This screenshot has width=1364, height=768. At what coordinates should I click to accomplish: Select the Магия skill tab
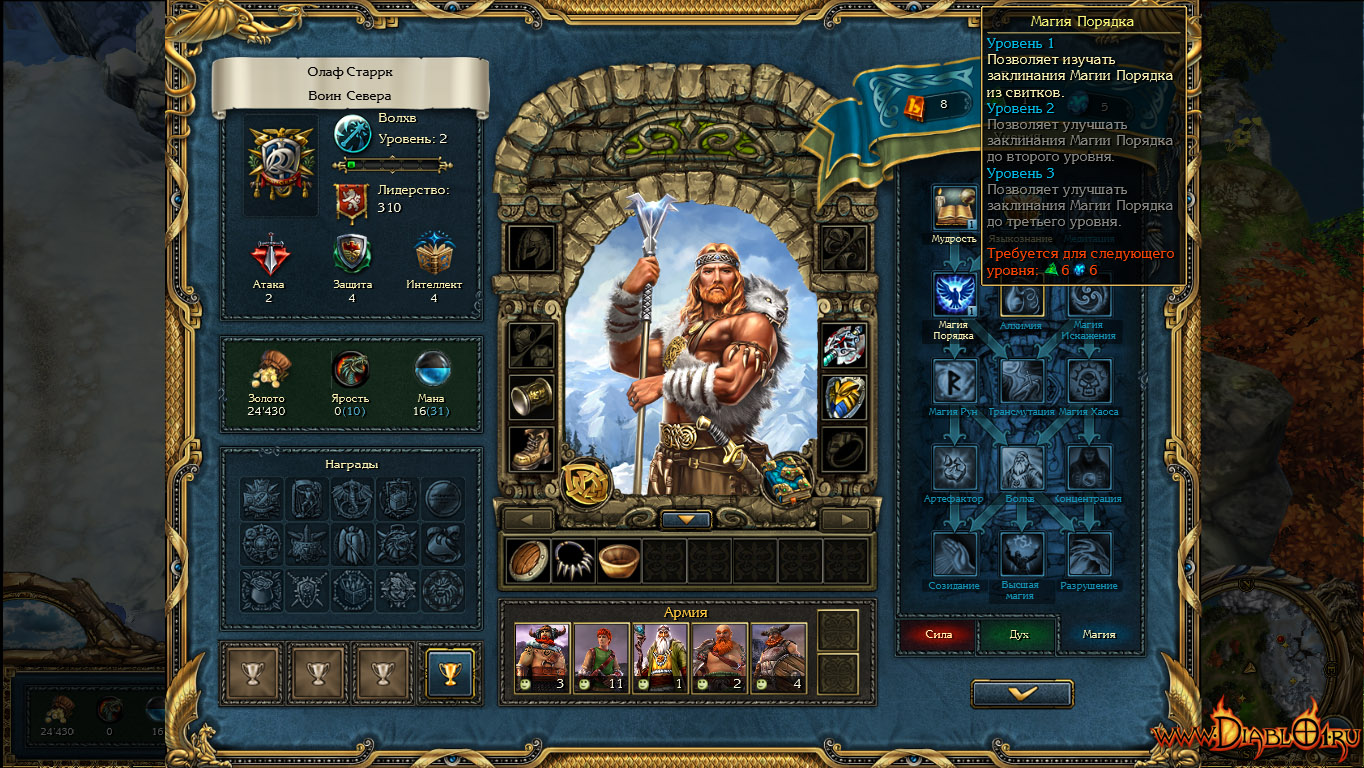1099,634
